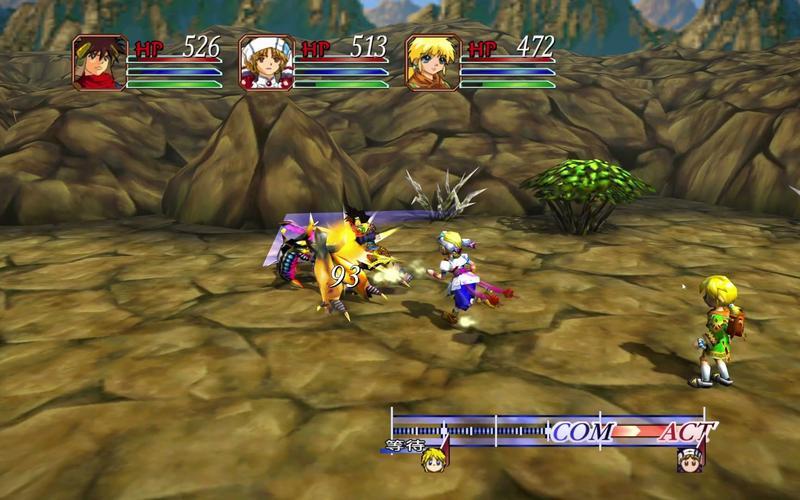Click the COM section of the turn gauge
Image resolution: width=800 pixels, height=500 pixels.
pyautogui.click(x=582, y=432)
